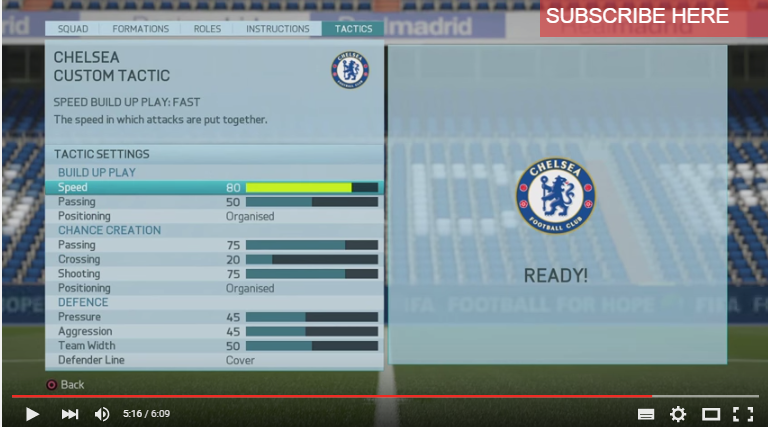Select the Defender Line Cover option

(240, 360)
